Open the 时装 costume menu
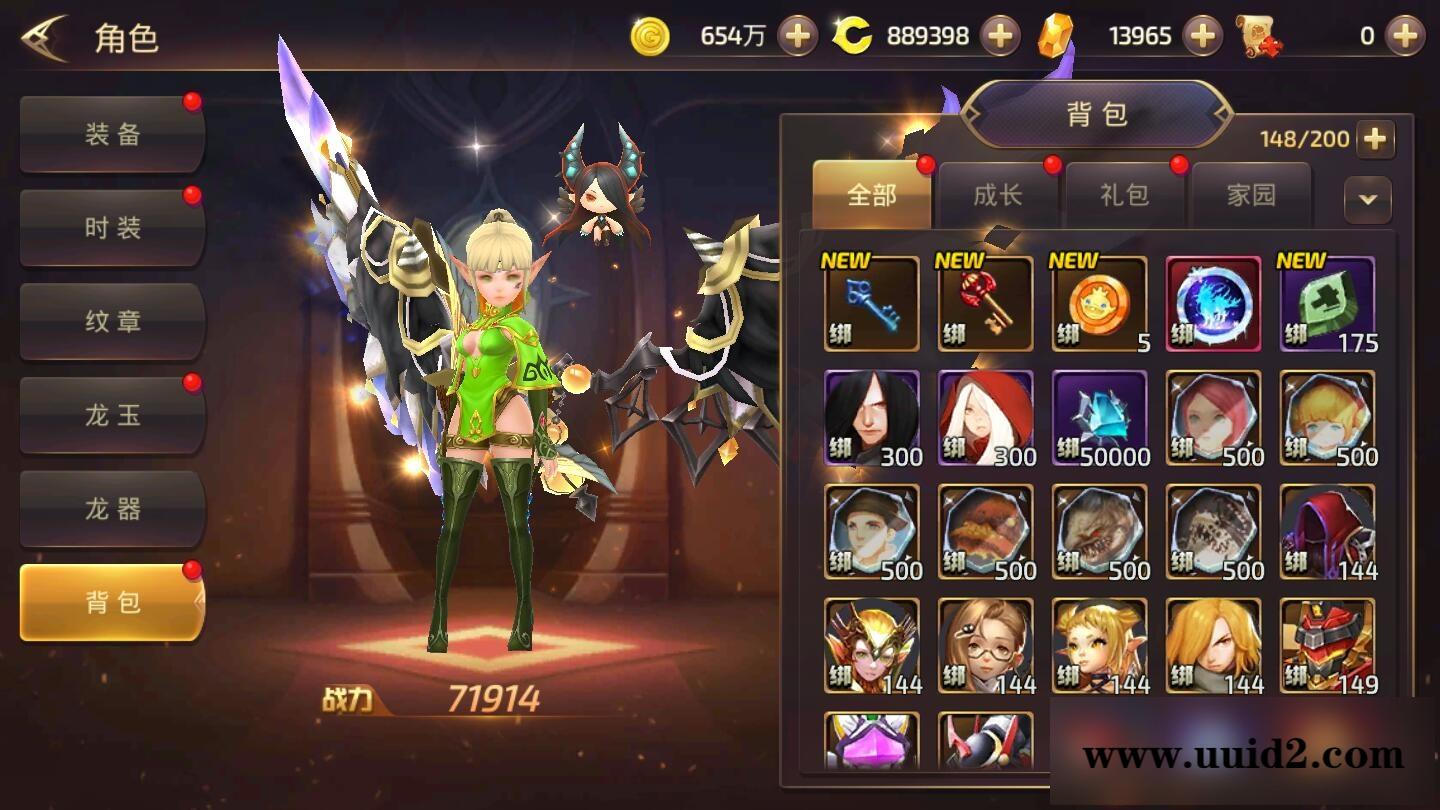1440x810 pixels. [x=112, y=228]
